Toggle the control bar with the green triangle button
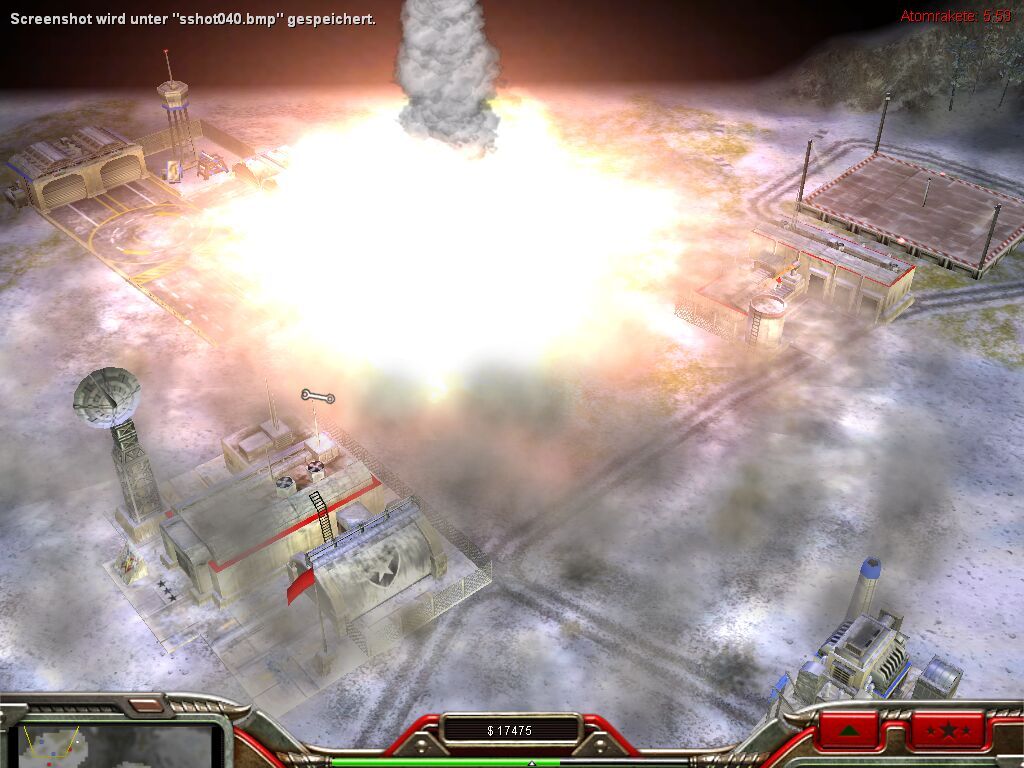 coord(849,730)
